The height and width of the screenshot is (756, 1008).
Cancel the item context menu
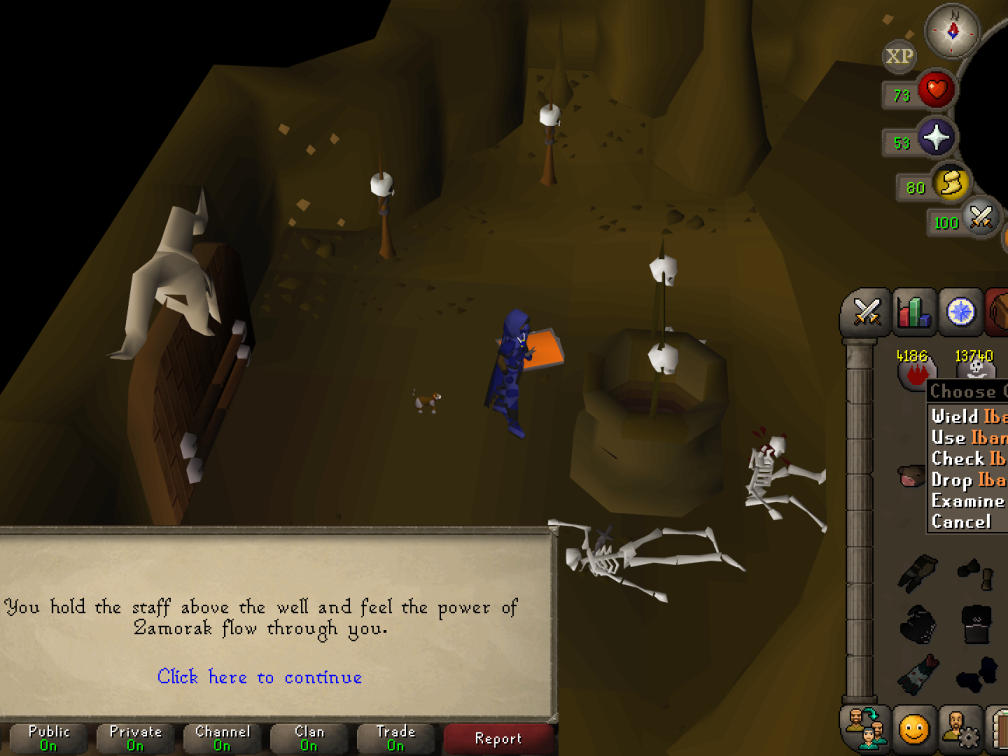[x=961, y=522]
